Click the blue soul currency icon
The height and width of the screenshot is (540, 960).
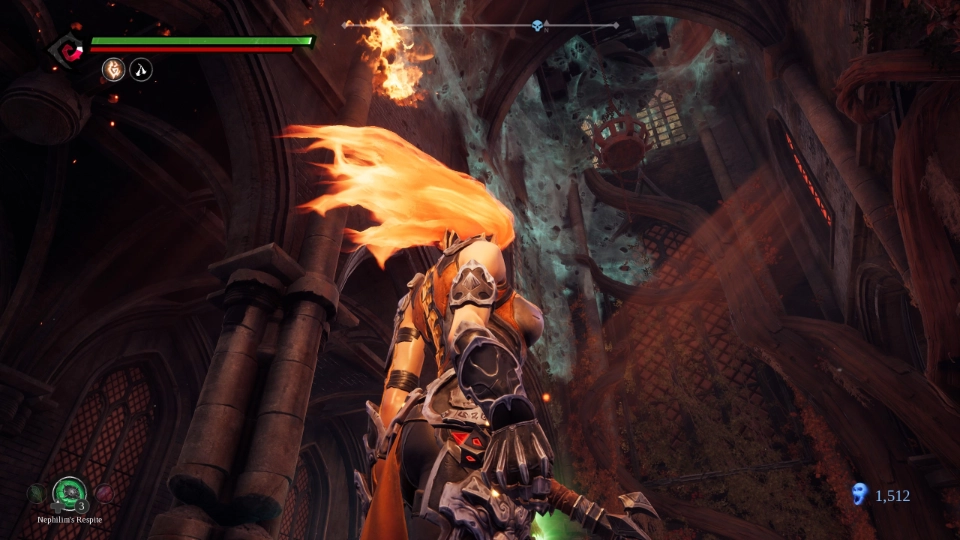pyautogui.click(x=858, y=494)
